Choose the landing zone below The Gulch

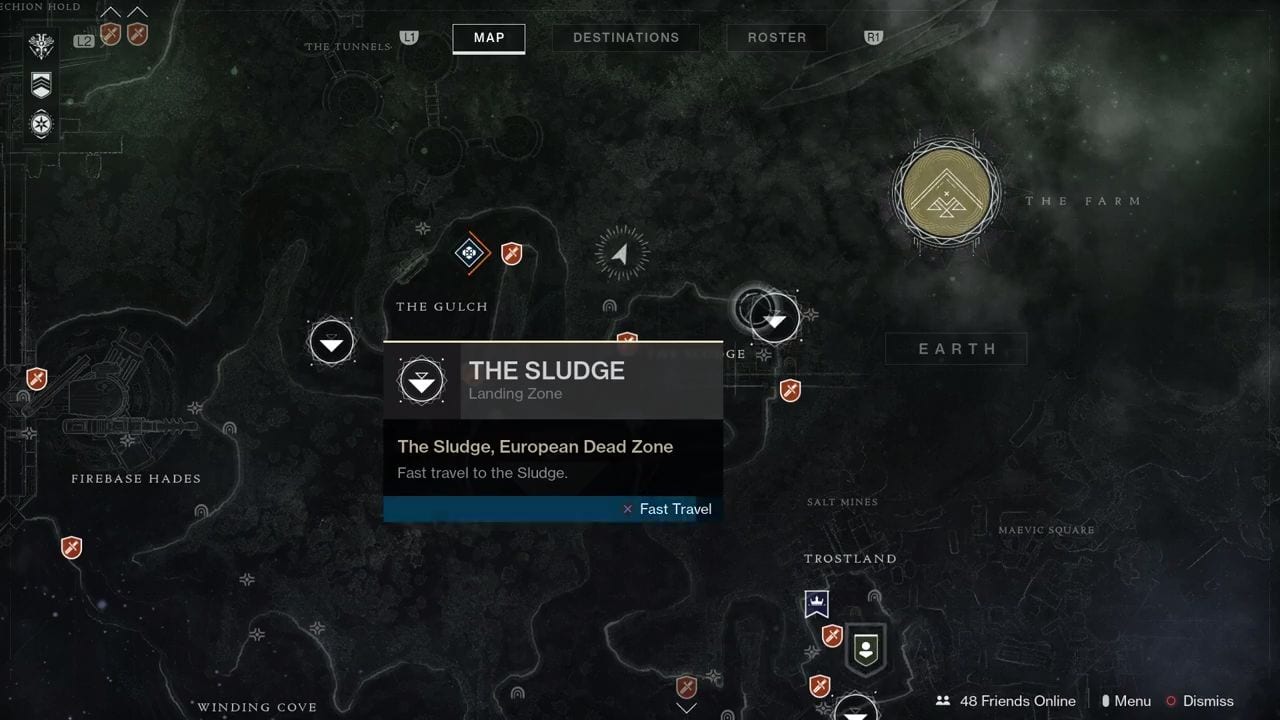(332, 343)
